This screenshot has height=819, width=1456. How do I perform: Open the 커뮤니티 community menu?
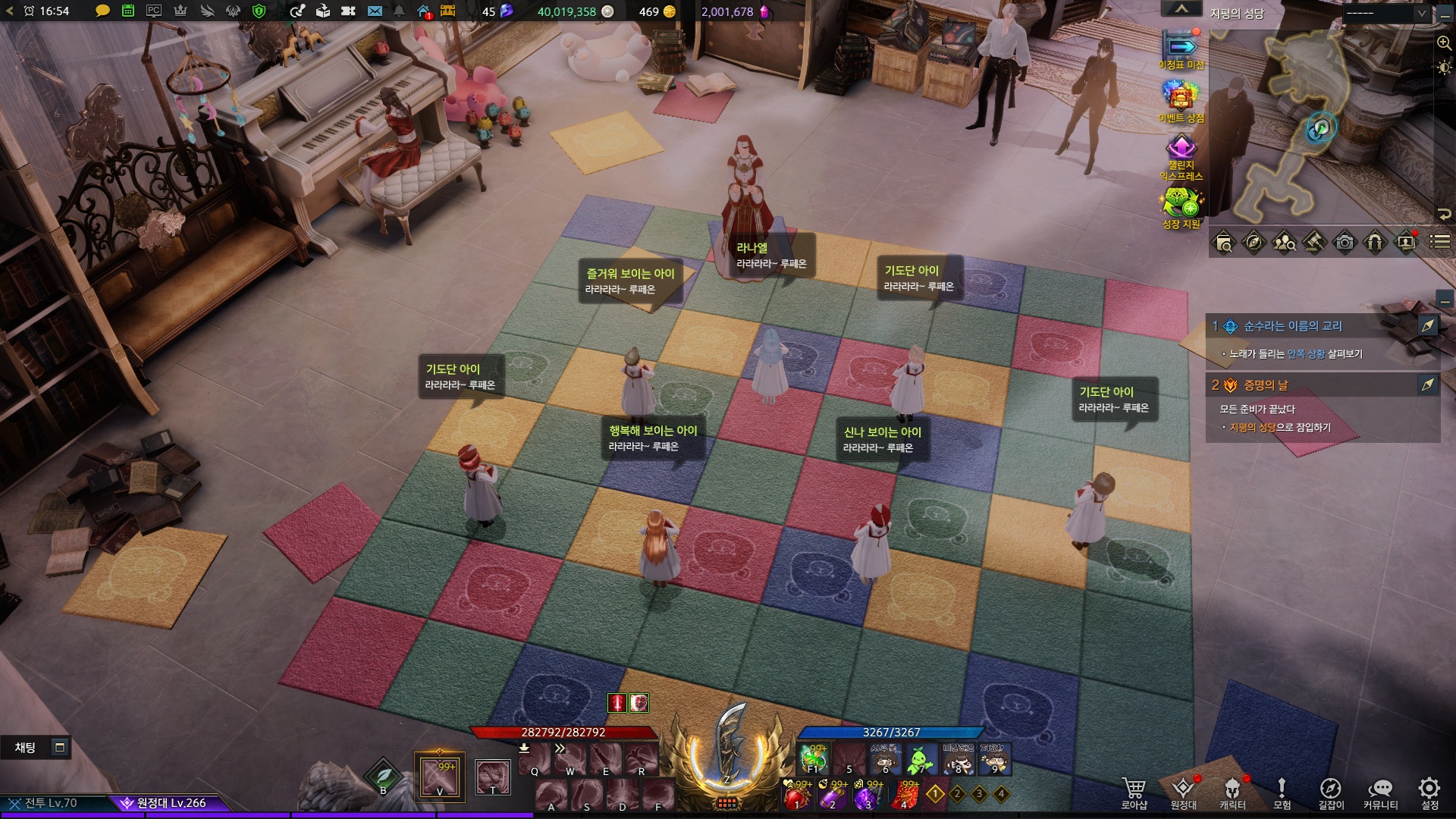[1380, 792]
